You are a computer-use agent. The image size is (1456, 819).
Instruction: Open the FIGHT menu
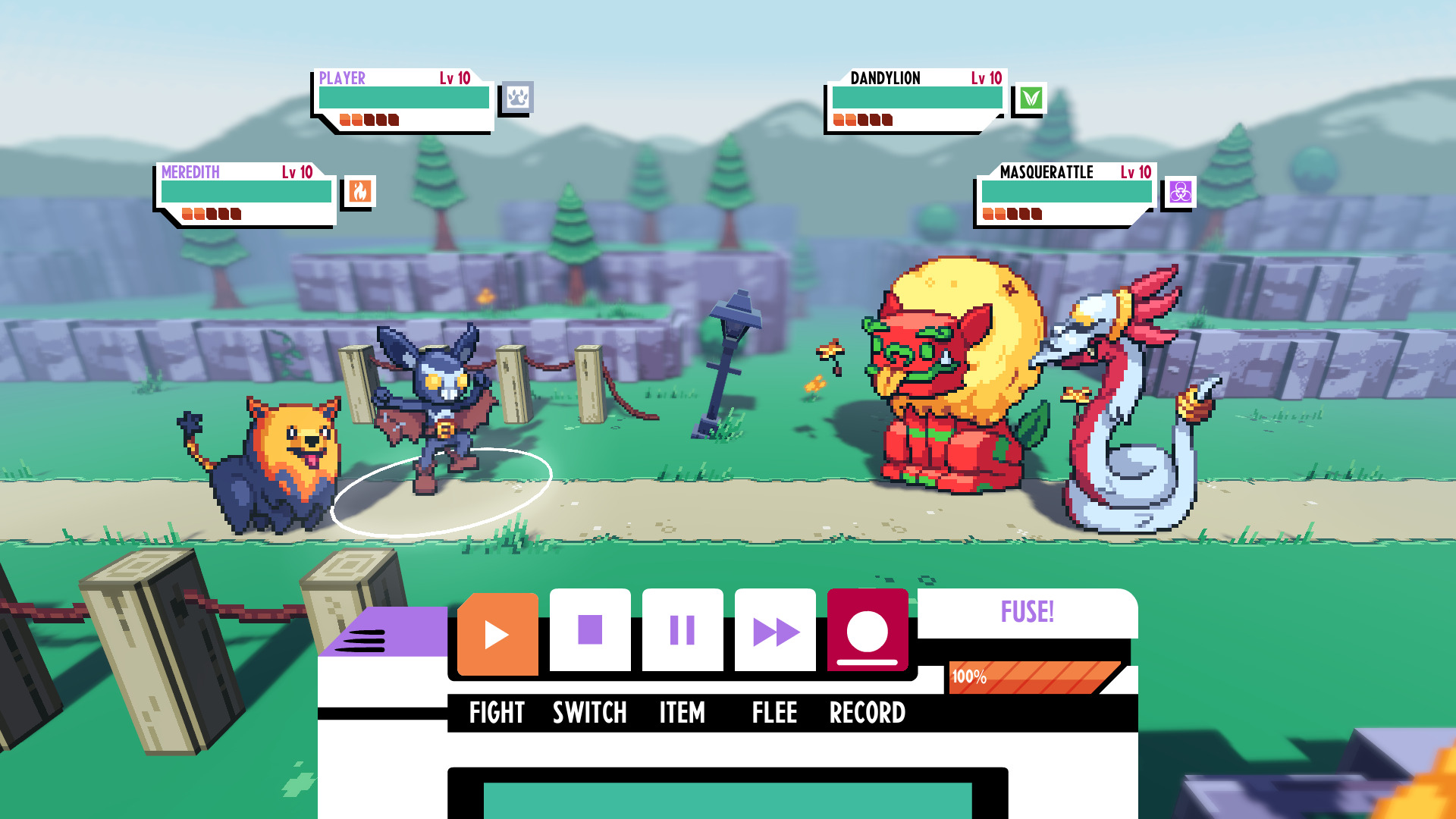click(x=497, y=713)
